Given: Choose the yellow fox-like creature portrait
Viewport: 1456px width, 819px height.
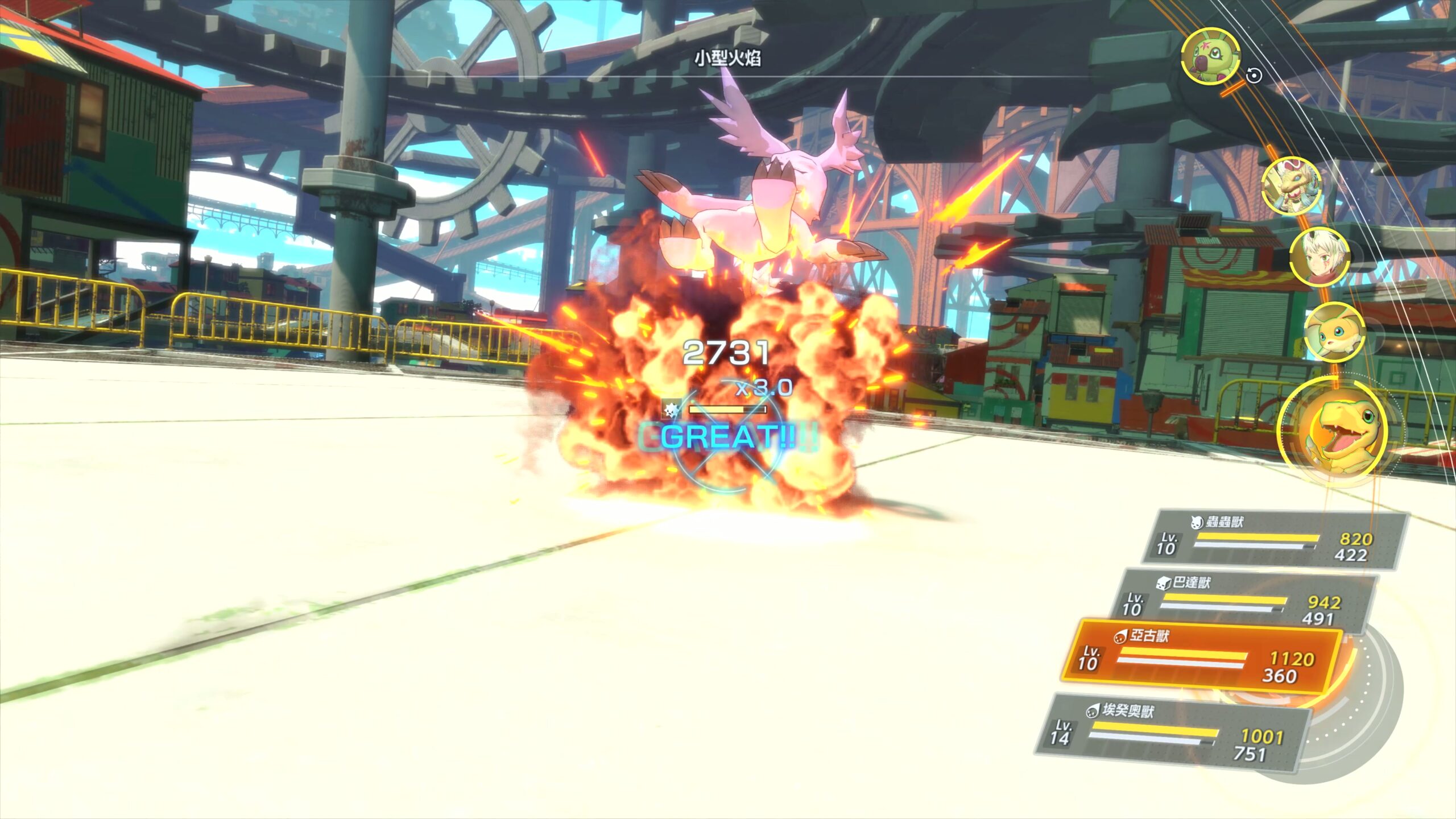Looking at the screenshot, I should (x=1334, y=333).
